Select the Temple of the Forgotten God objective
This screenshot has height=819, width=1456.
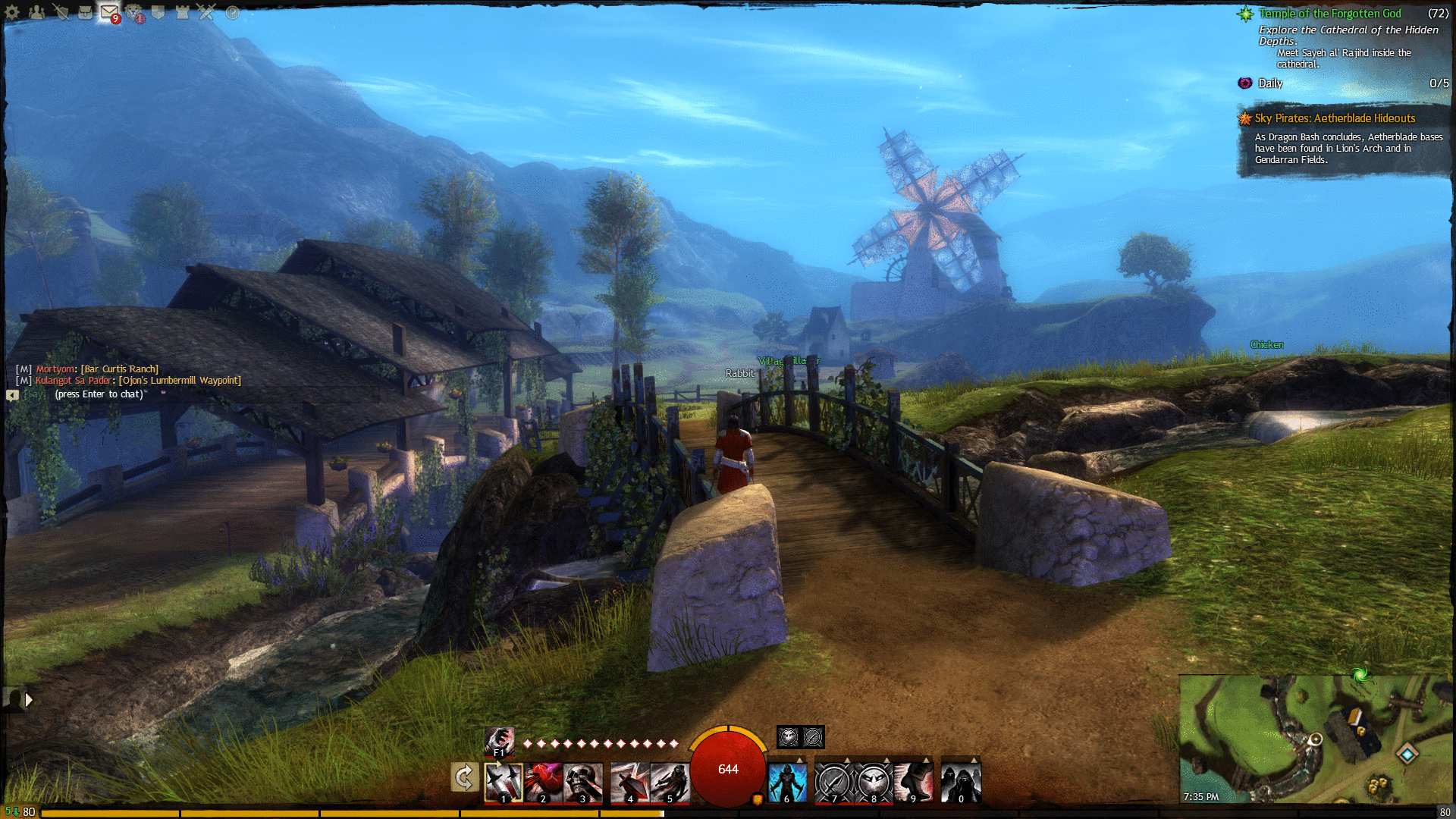coord(1329,14)
